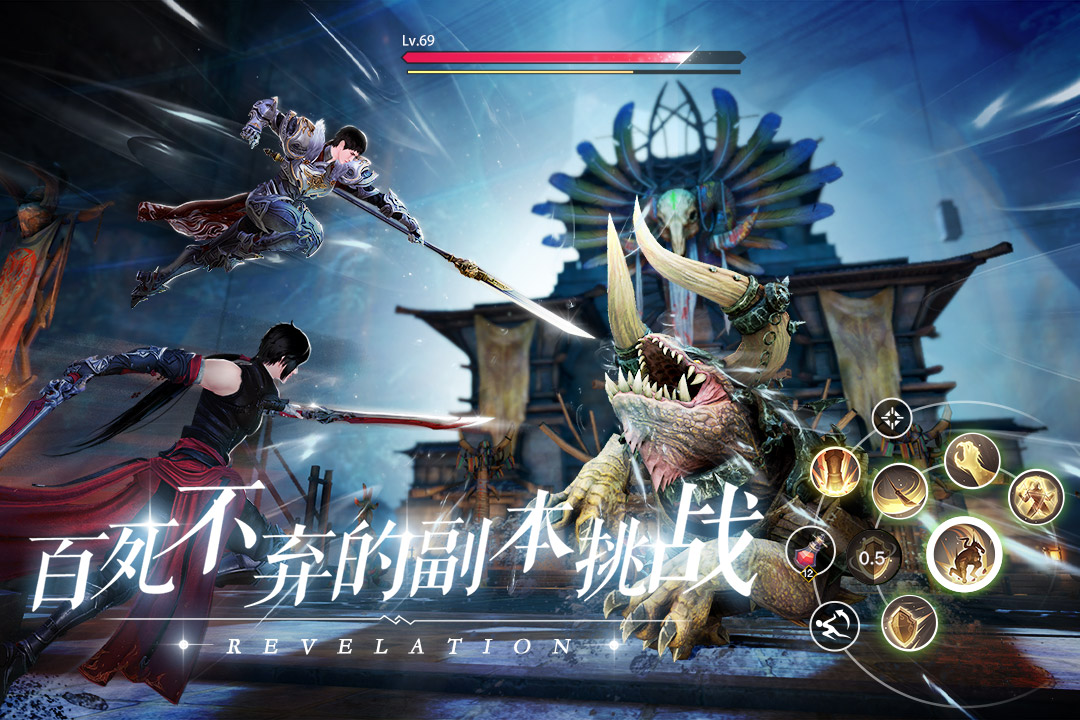
Task: Trigger the glowing warrior figure skill
Action: pos(1035,496)
